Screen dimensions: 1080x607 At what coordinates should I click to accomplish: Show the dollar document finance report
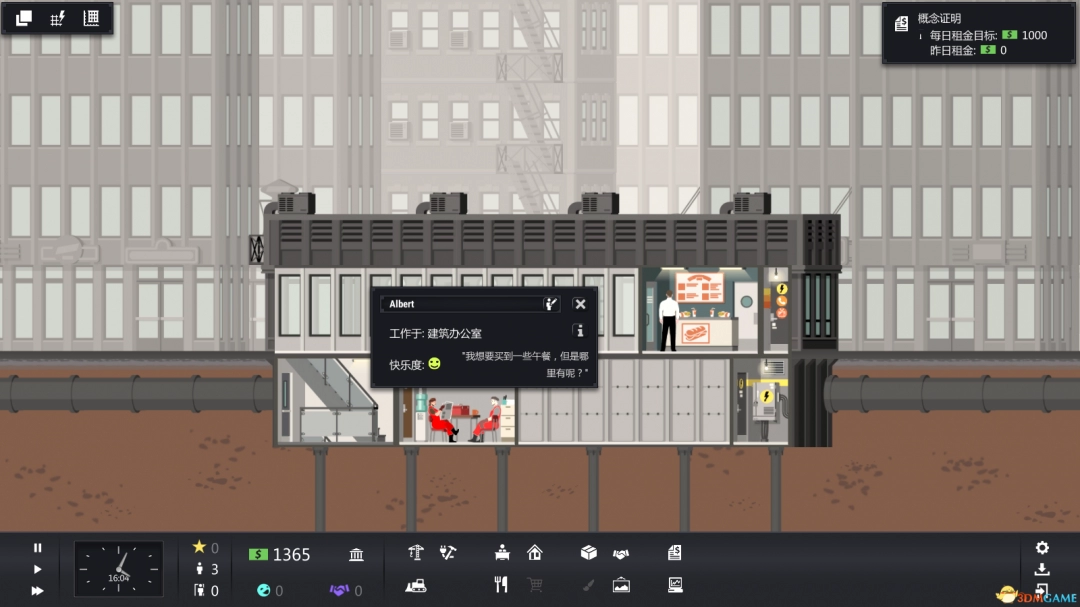pyautogui.click(x=675, y=552)
